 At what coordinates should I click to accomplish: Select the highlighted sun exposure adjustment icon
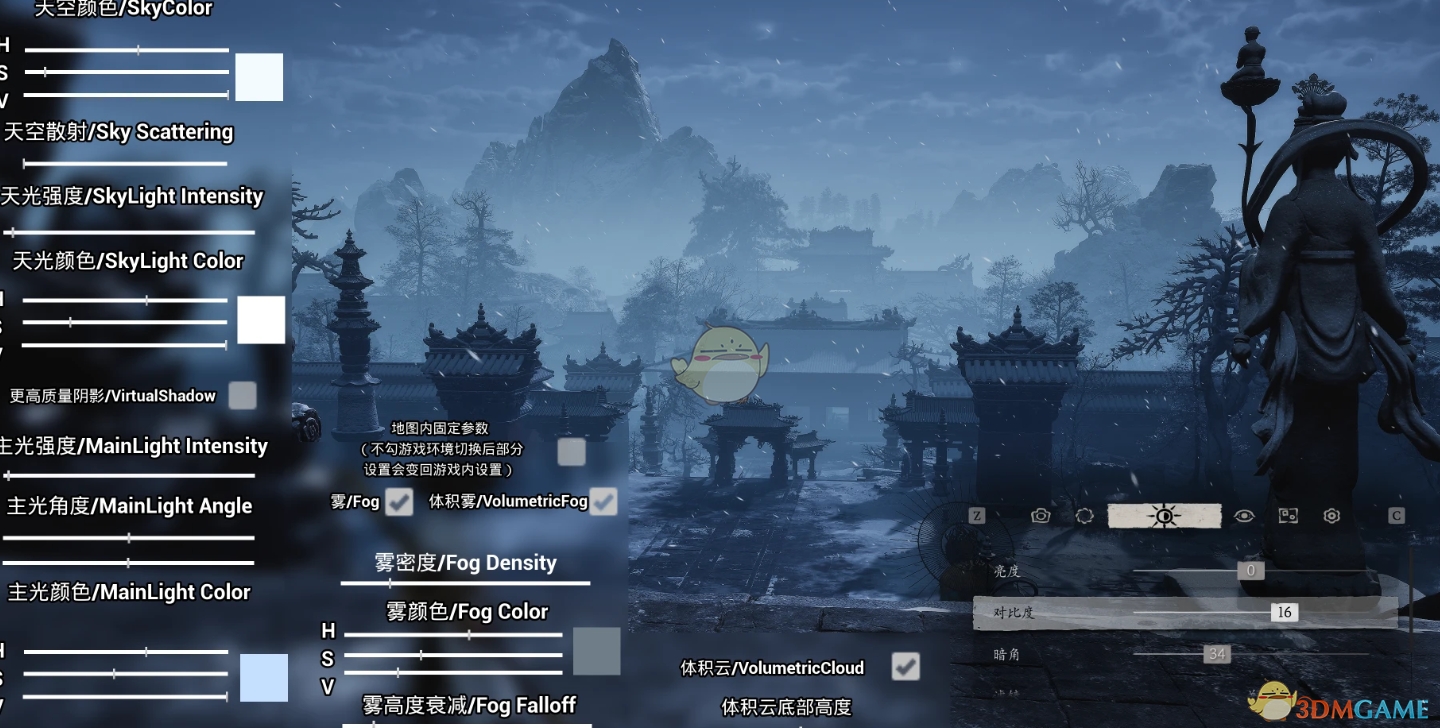(1164, 515)
